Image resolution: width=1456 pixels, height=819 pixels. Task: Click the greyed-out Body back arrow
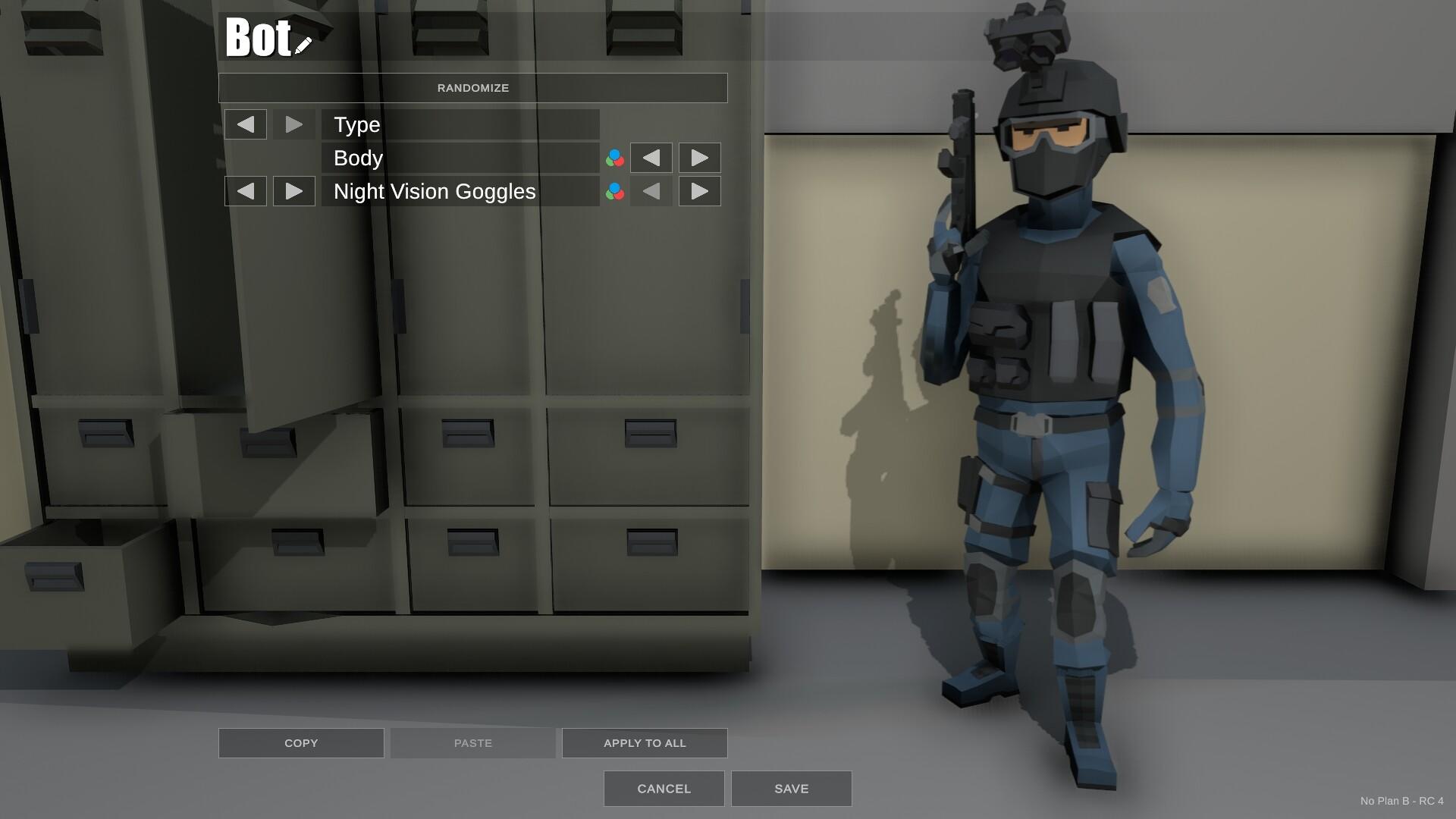coord(651,158)
